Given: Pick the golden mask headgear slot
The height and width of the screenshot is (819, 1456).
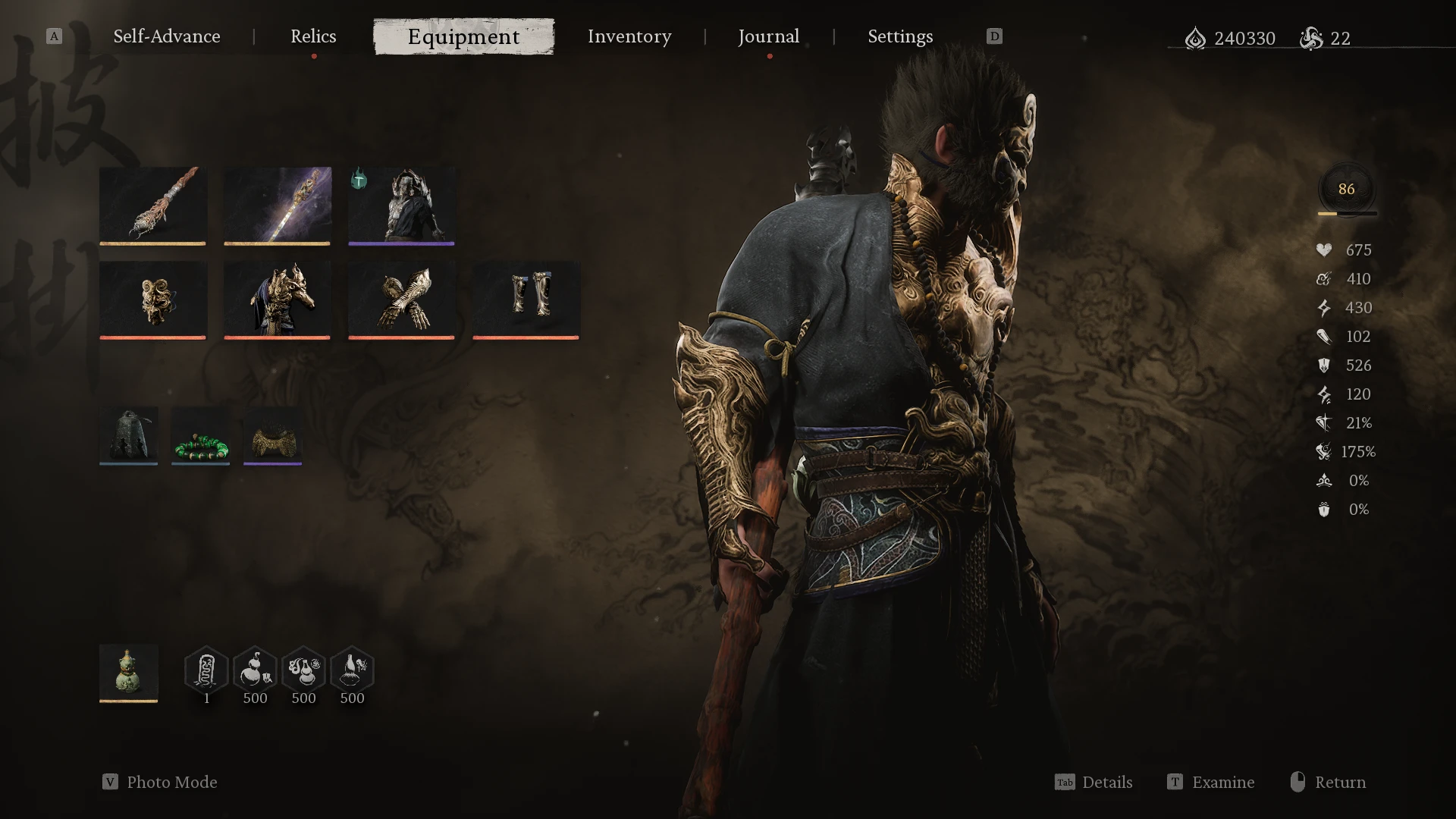Looking at the screenshot, I should [152, 299].
